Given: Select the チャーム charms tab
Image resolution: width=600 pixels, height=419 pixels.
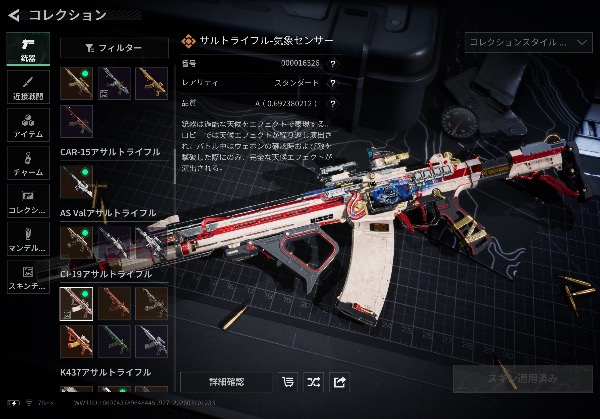Looking at the screenshot, I should (28, 162).
